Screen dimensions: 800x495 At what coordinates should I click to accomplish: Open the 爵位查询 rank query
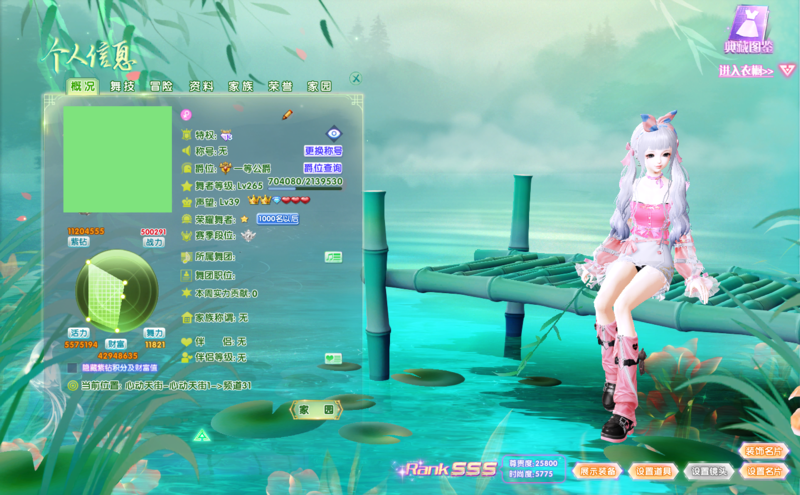click(x=323, y=168)
